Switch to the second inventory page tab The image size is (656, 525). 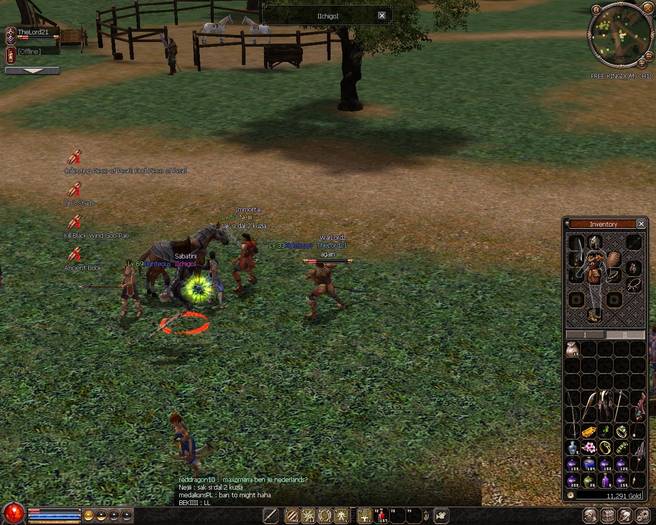point(626,334)
